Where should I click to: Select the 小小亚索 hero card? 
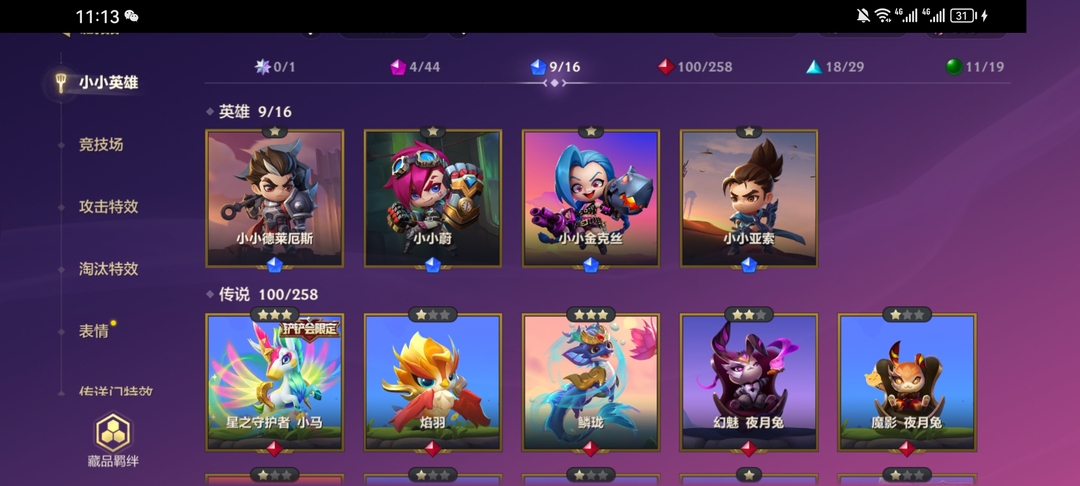pyautogui.click(x=749, y=199)
